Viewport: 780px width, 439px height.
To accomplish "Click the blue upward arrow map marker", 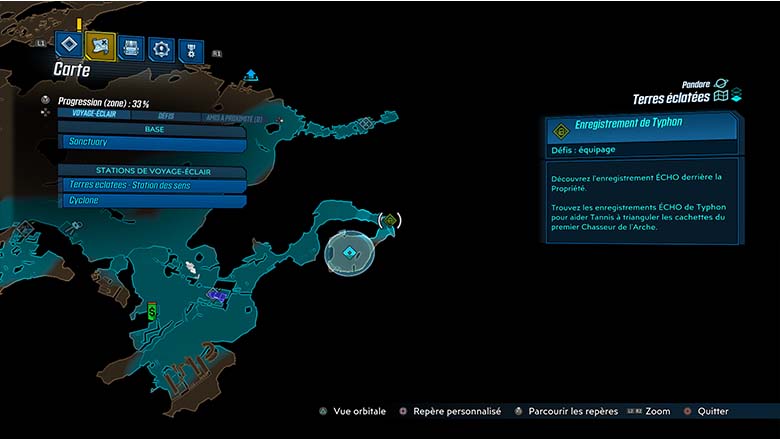I will click(251, 75).
